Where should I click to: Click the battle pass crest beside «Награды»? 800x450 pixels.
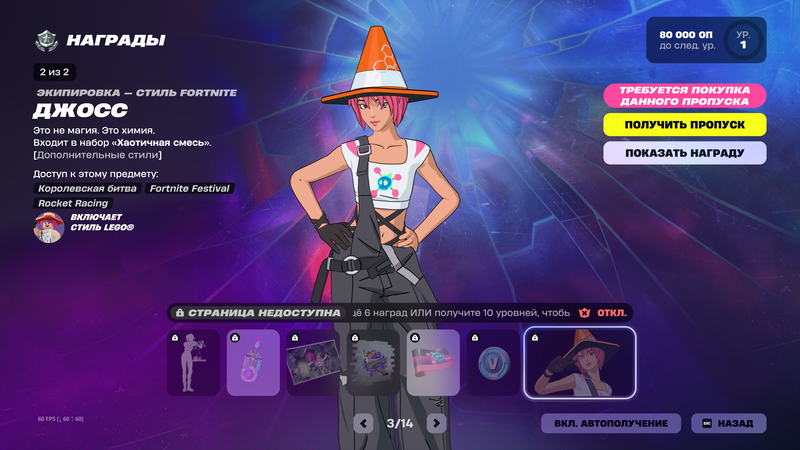pyautogui.click(x=46, y=41)
